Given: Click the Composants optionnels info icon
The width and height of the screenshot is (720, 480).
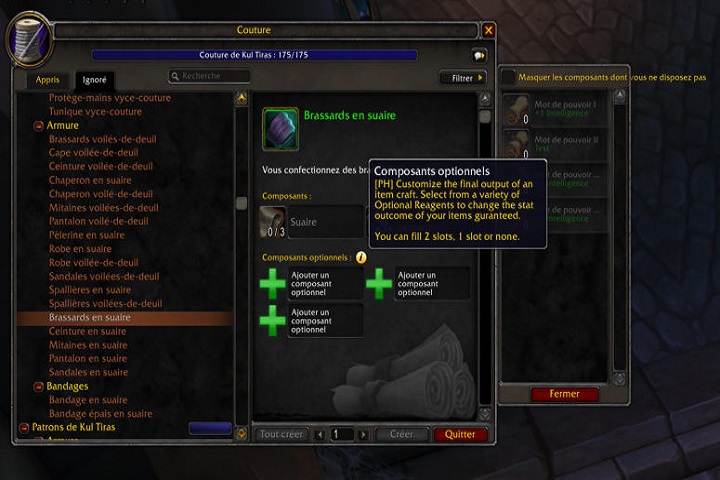Looking at the screenshot, I should click(x=361, y=257).
